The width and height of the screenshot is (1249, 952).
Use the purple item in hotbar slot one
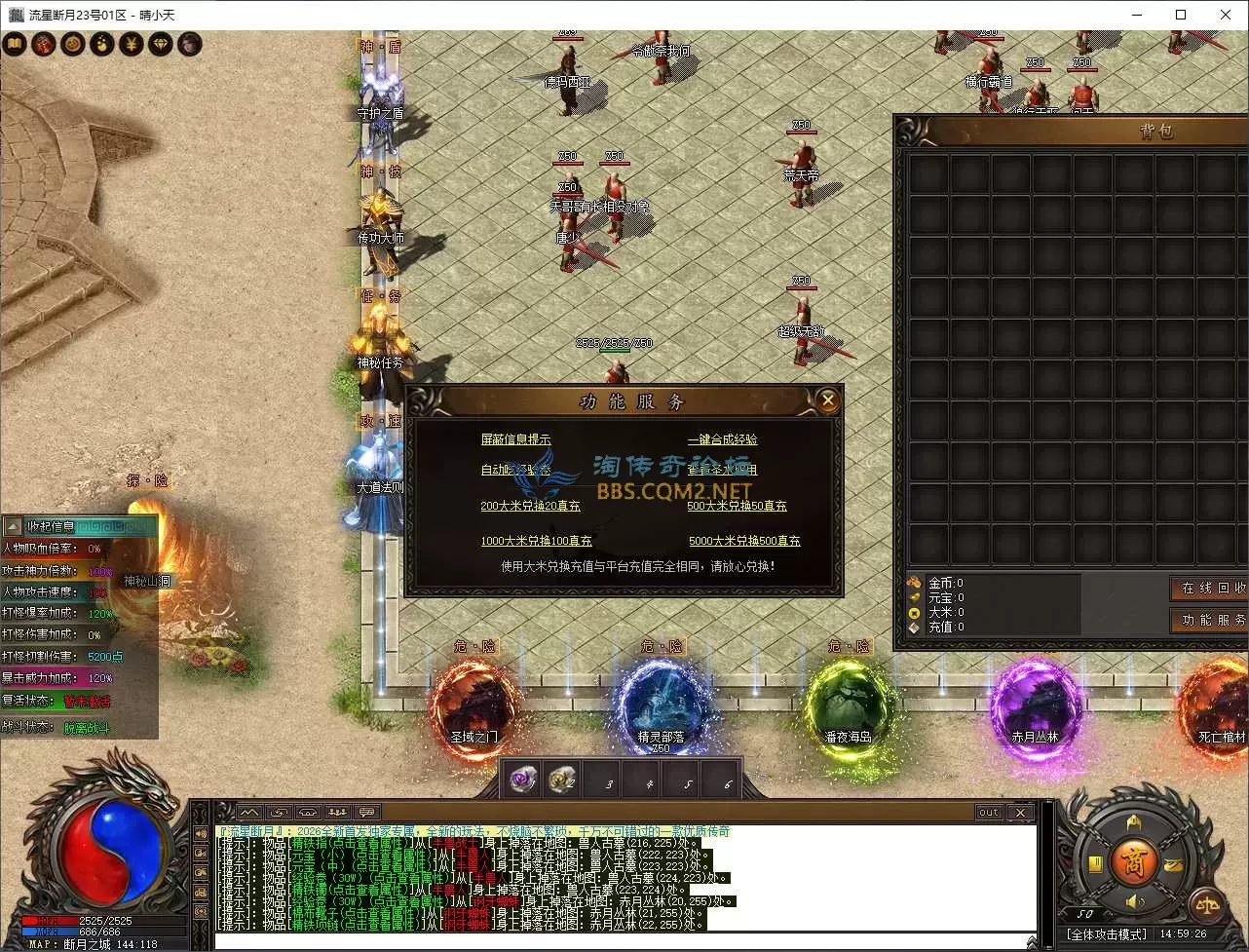tap(524, 780)
